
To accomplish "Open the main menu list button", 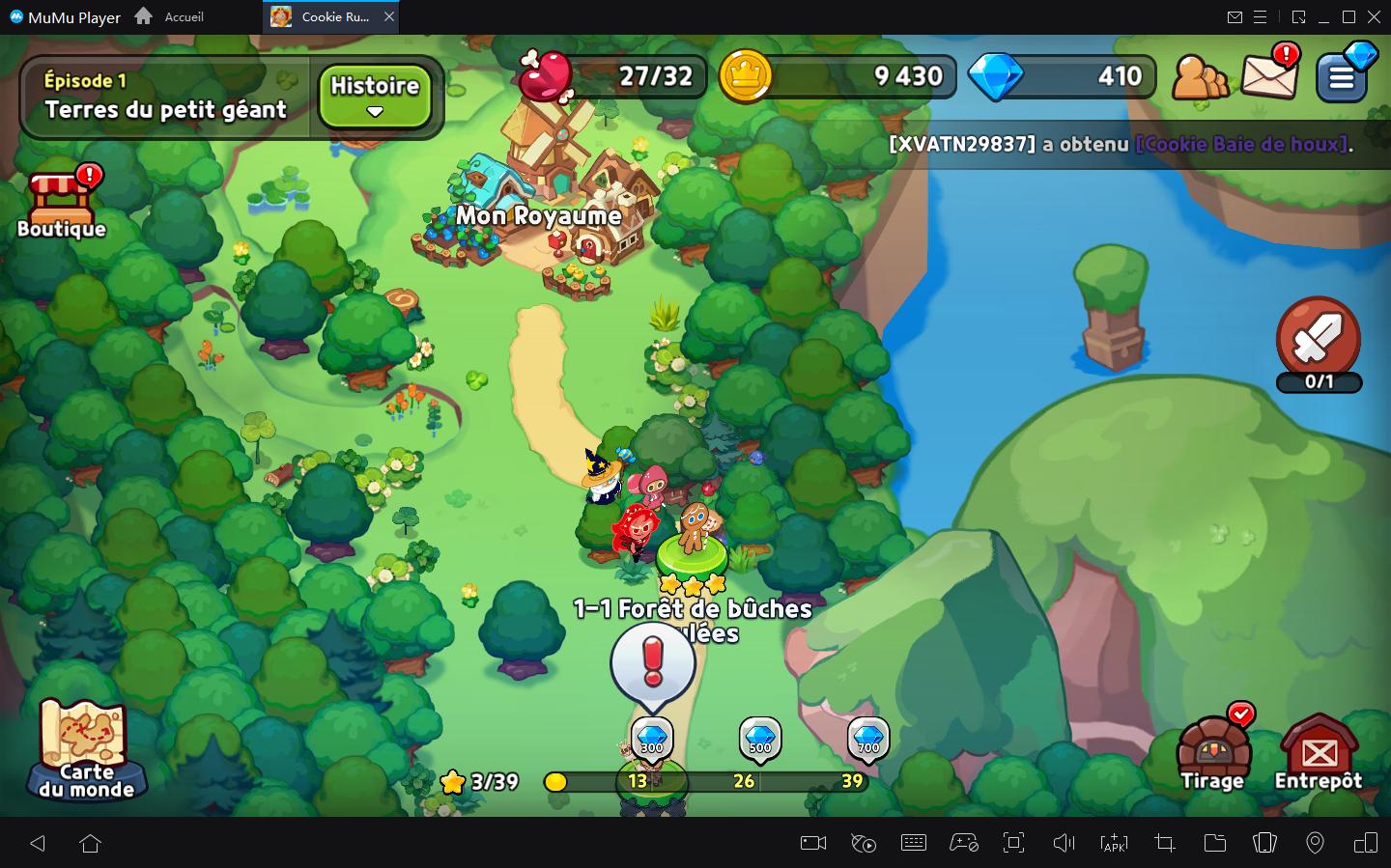I will pos(1343,75).
